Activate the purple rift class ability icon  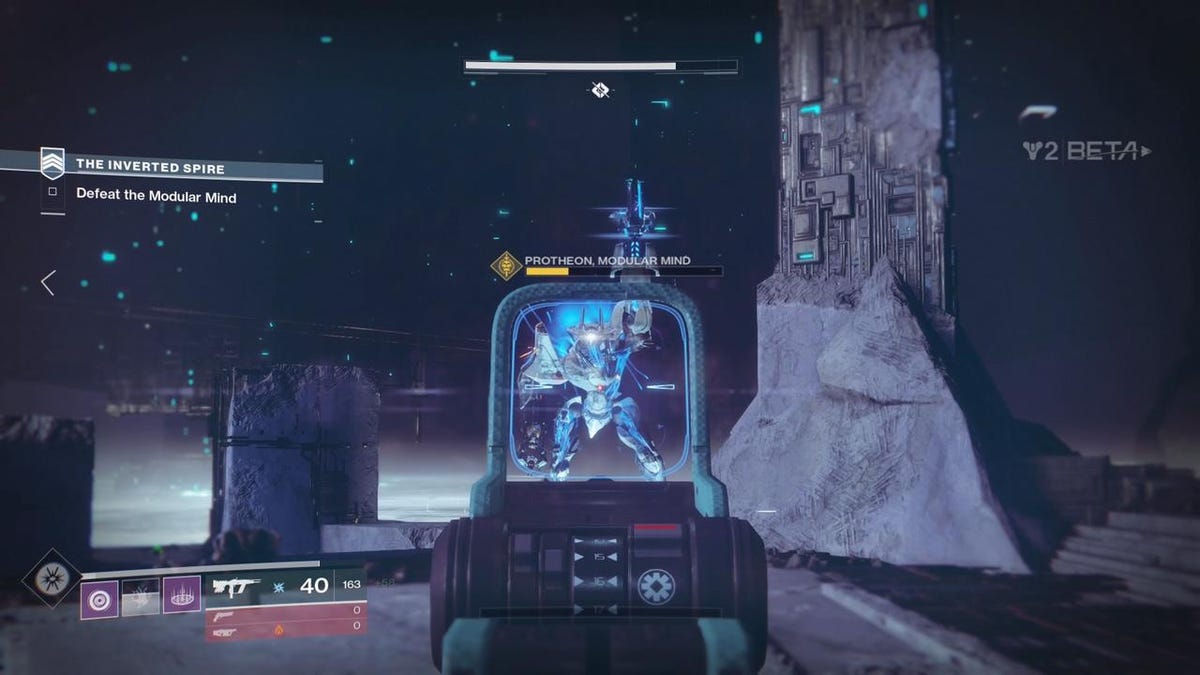[x=182, y=598]
